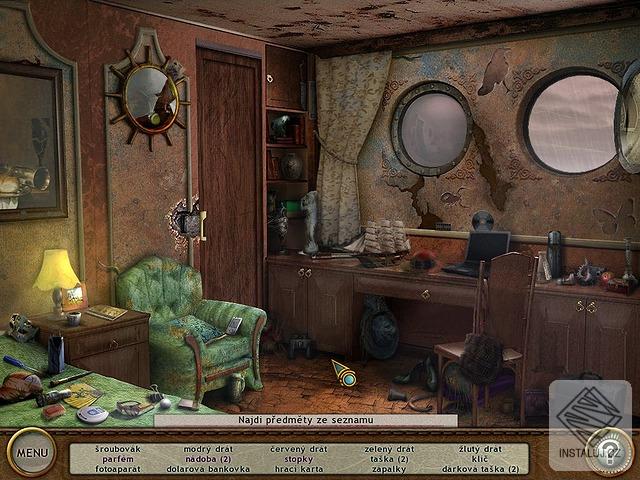Pick 'hrací karta' list entry
Screen dimensions: 640x480
tap(295, 468)
